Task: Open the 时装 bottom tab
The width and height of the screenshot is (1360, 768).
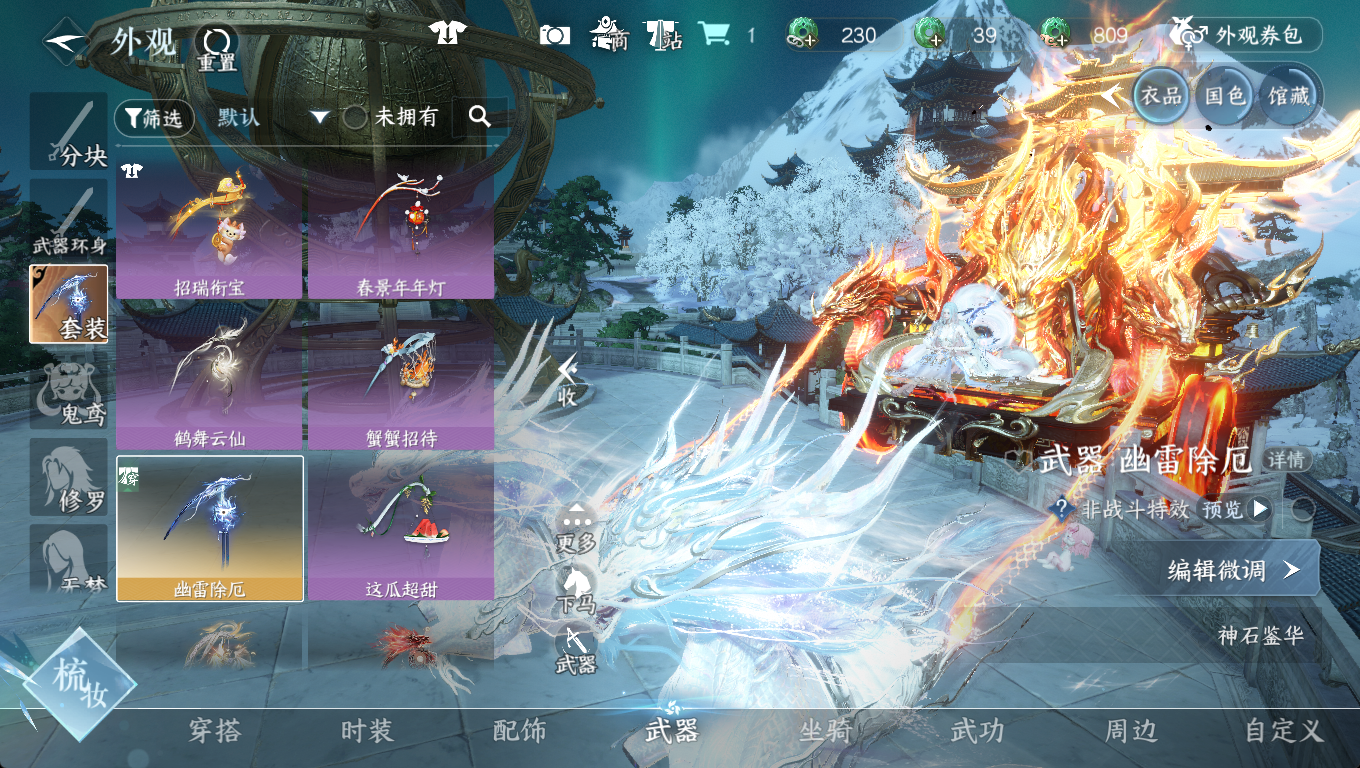Action: [367, 731]
